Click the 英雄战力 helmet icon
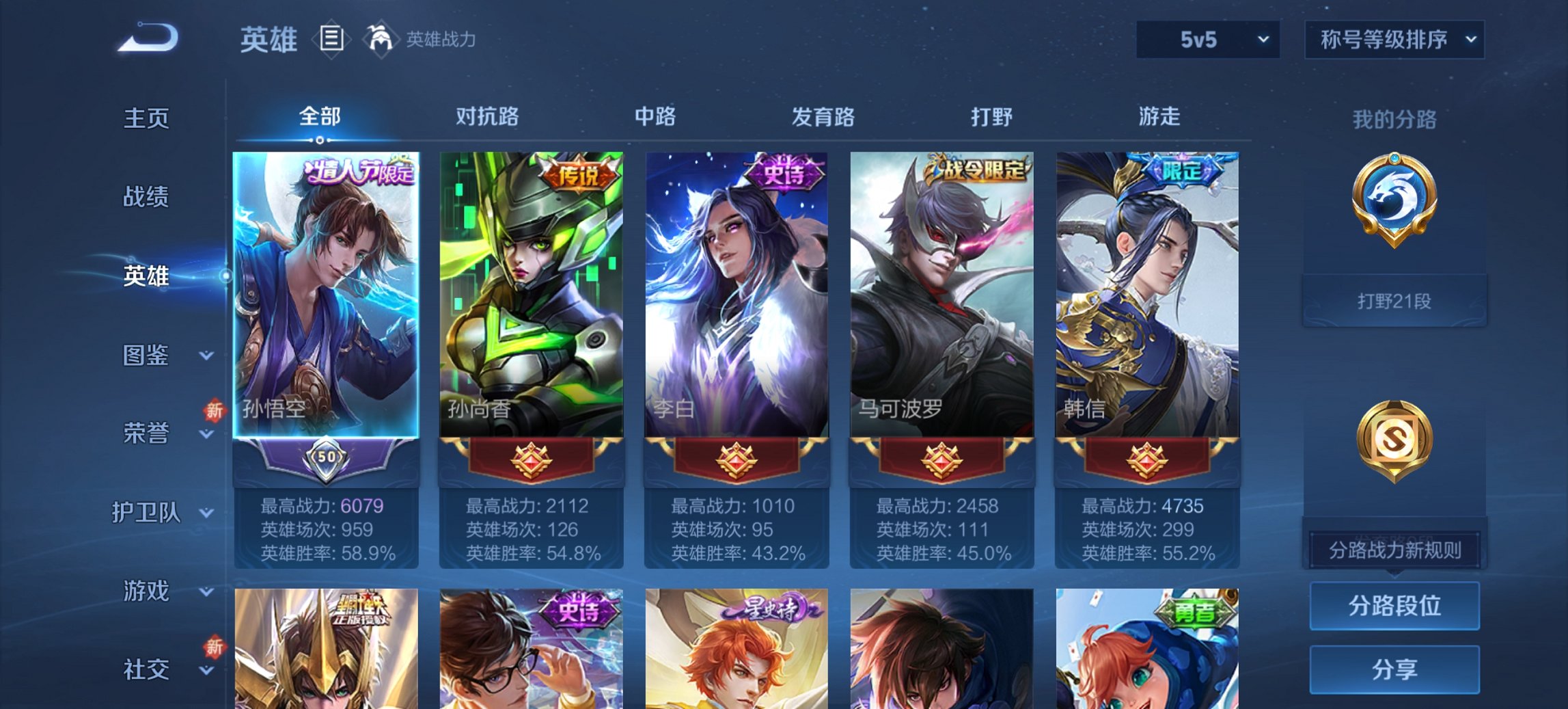 [x=381, y=38]
